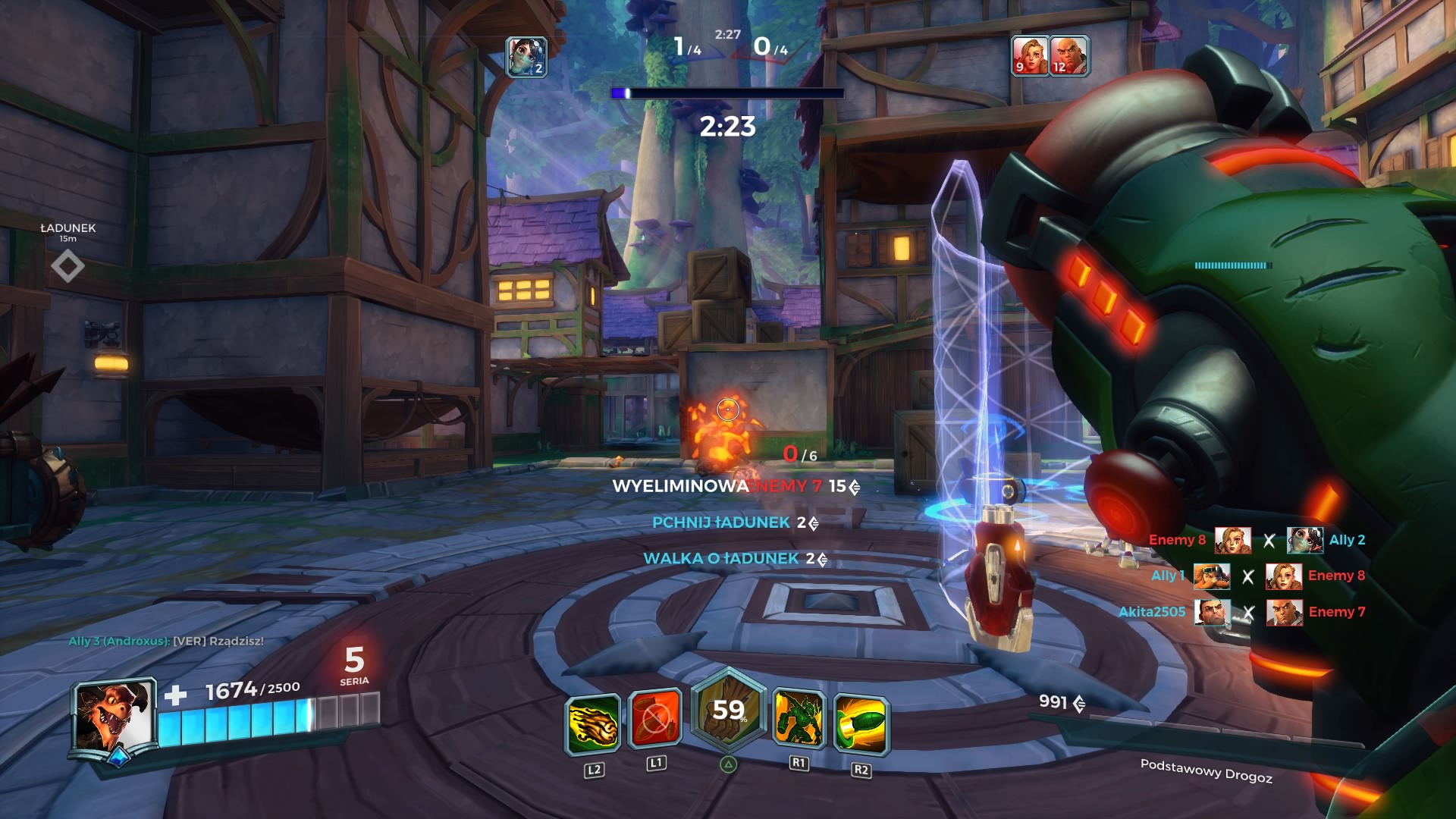Select the bald enemy portrait numbered 12

coord(1069,55)
